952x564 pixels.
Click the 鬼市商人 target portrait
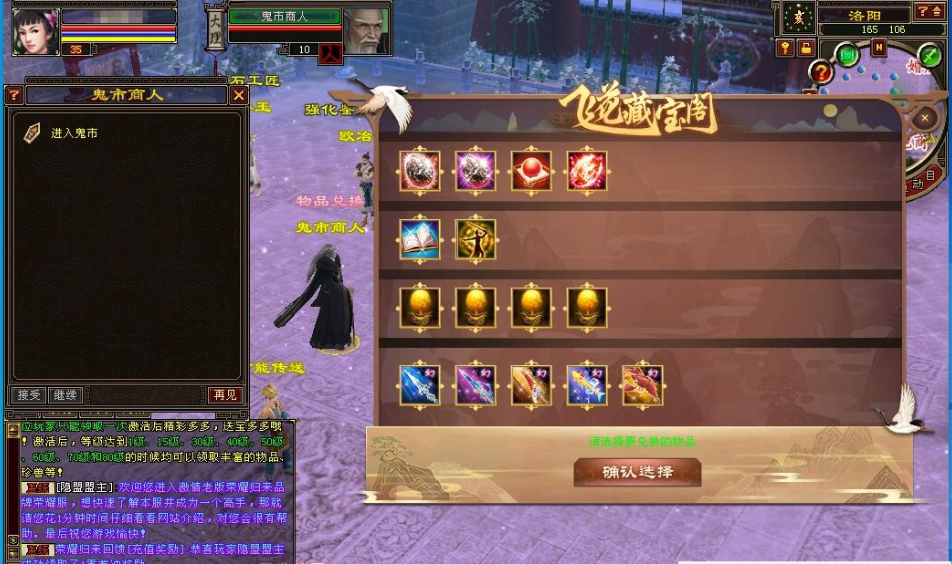tap(366, 31)
